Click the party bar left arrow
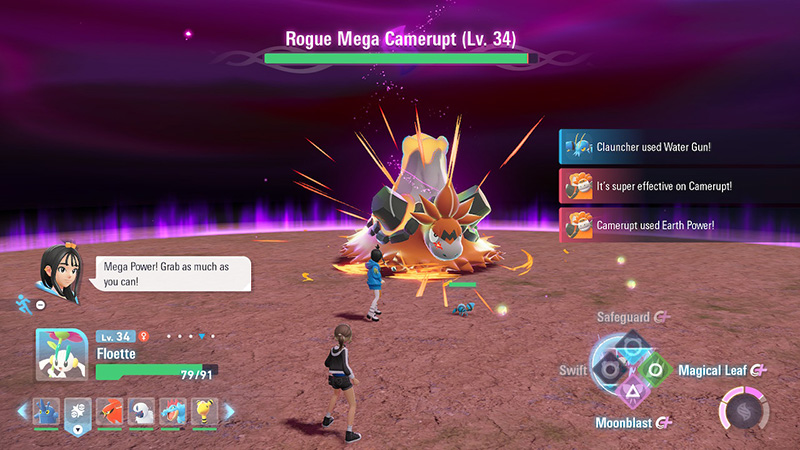Viewport: 800px width, 450px height. coord(23,410)
